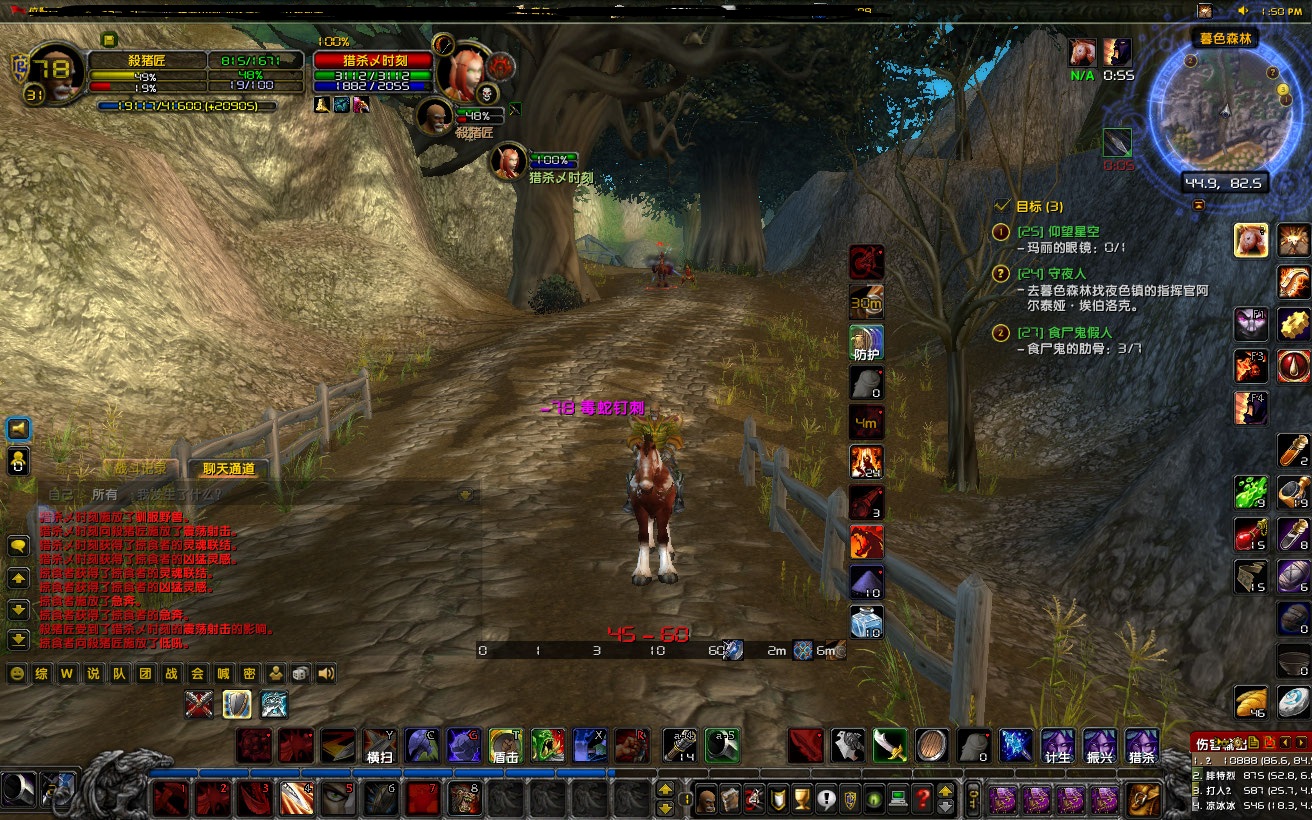Image resolution: width=1312 pixels, height=820 pixels.
Task: Click the yellow left arrow on the 伤害统计 meter
Action: (x=1286, y=741)
